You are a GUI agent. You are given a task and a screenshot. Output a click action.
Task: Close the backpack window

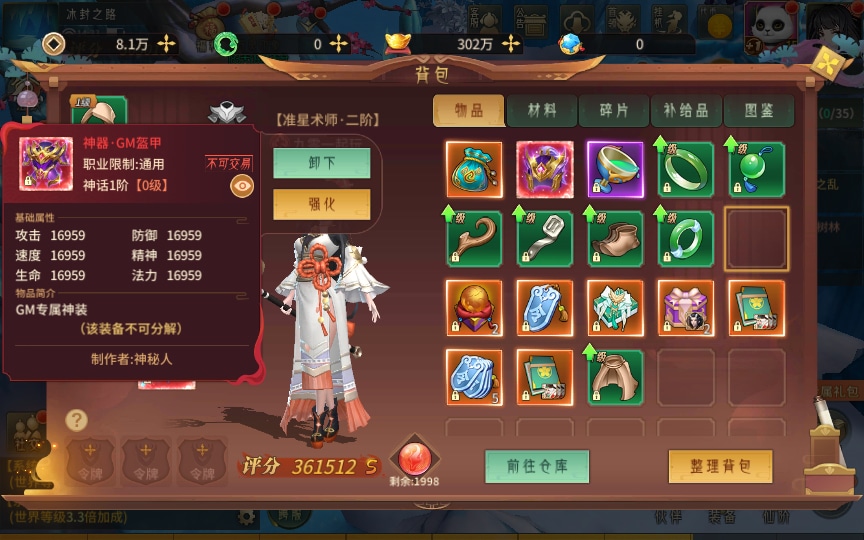829,65
